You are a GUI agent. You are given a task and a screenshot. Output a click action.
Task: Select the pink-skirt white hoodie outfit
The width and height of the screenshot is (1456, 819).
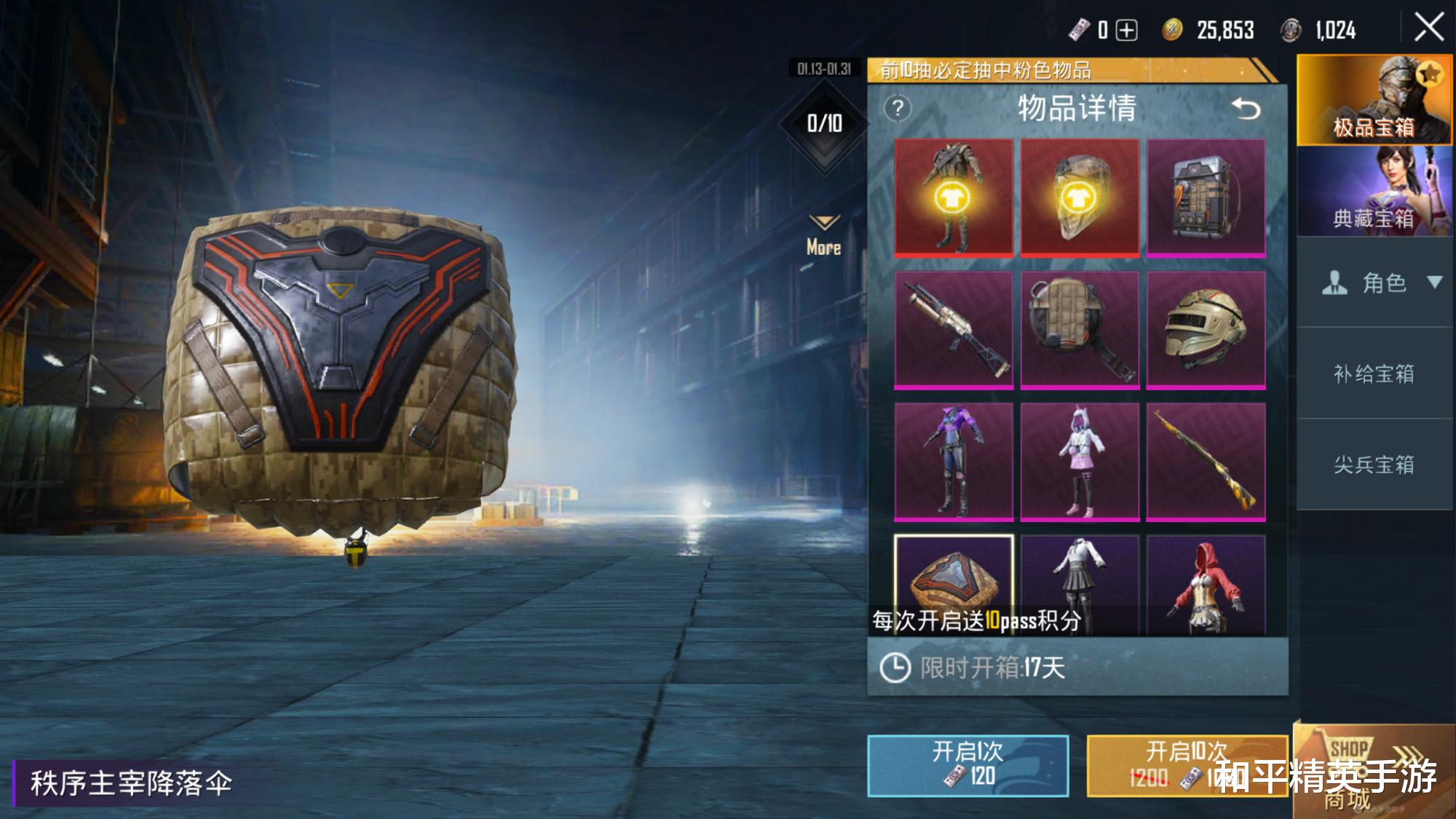[x=1080, y=462]
